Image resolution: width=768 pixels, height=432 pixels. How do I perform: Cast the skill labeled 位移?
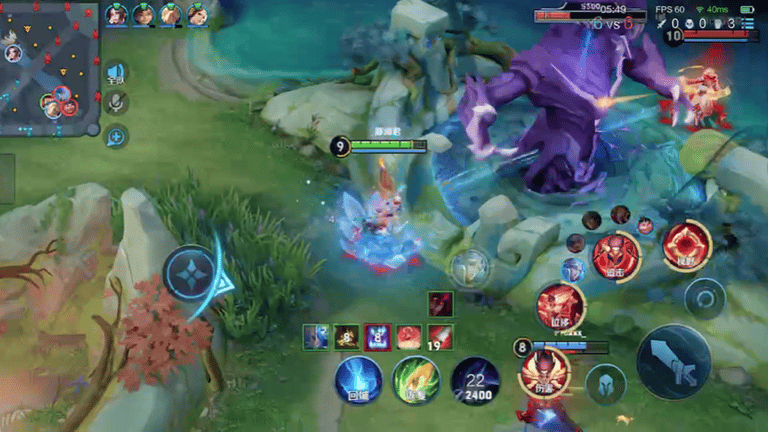point(559,305)
